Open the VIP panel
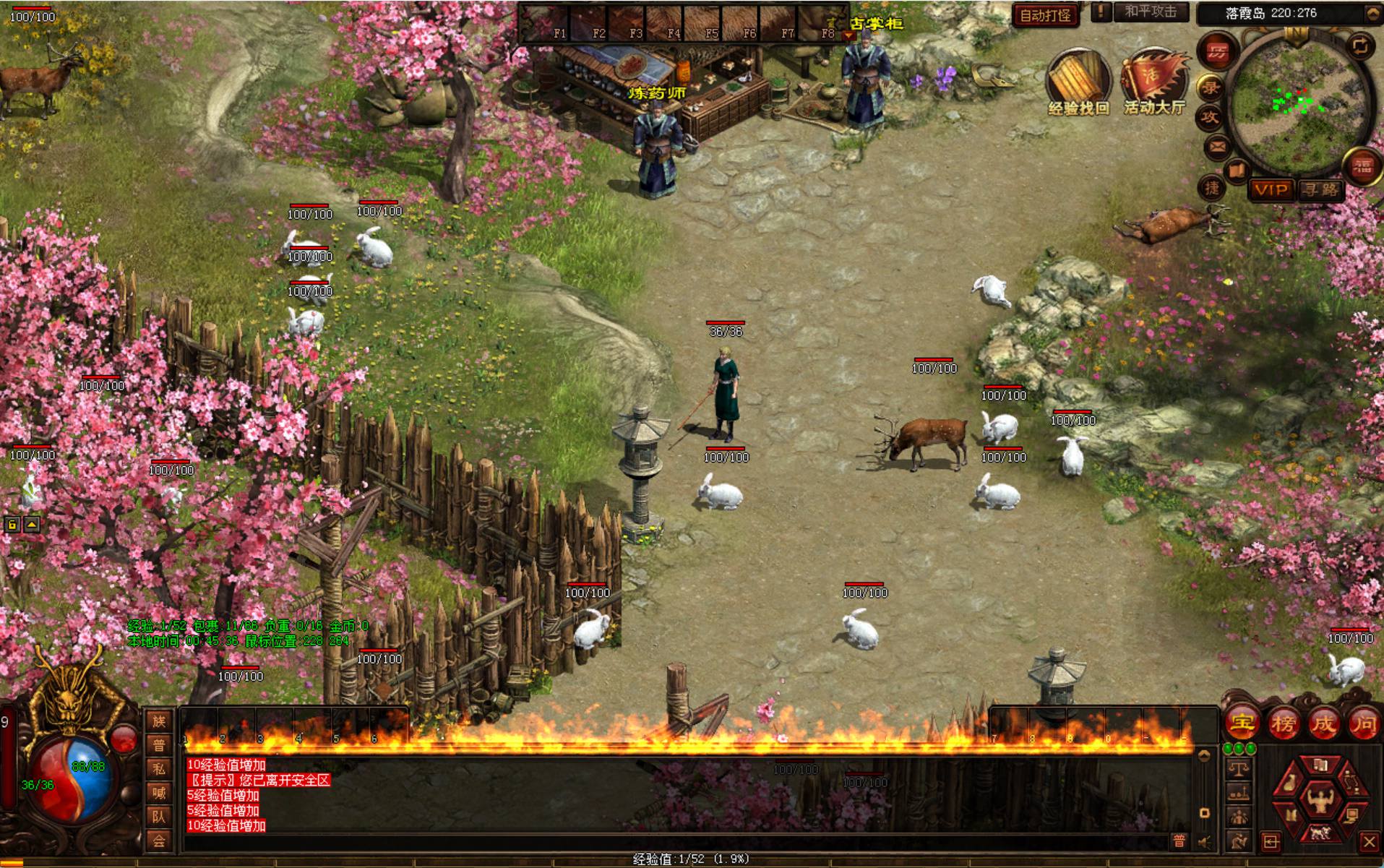Viewport: 1384px width, 868px height. (1271, 190)
